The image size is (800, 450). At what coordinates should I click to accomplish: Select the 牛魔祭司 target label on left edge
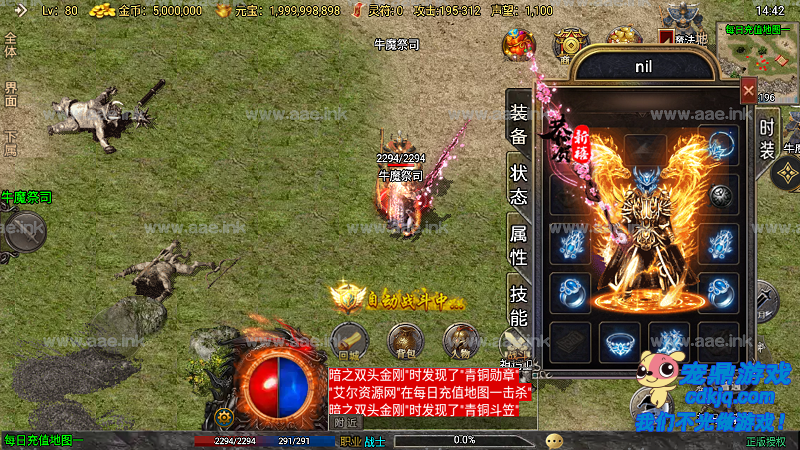click(x=26, y=197)
